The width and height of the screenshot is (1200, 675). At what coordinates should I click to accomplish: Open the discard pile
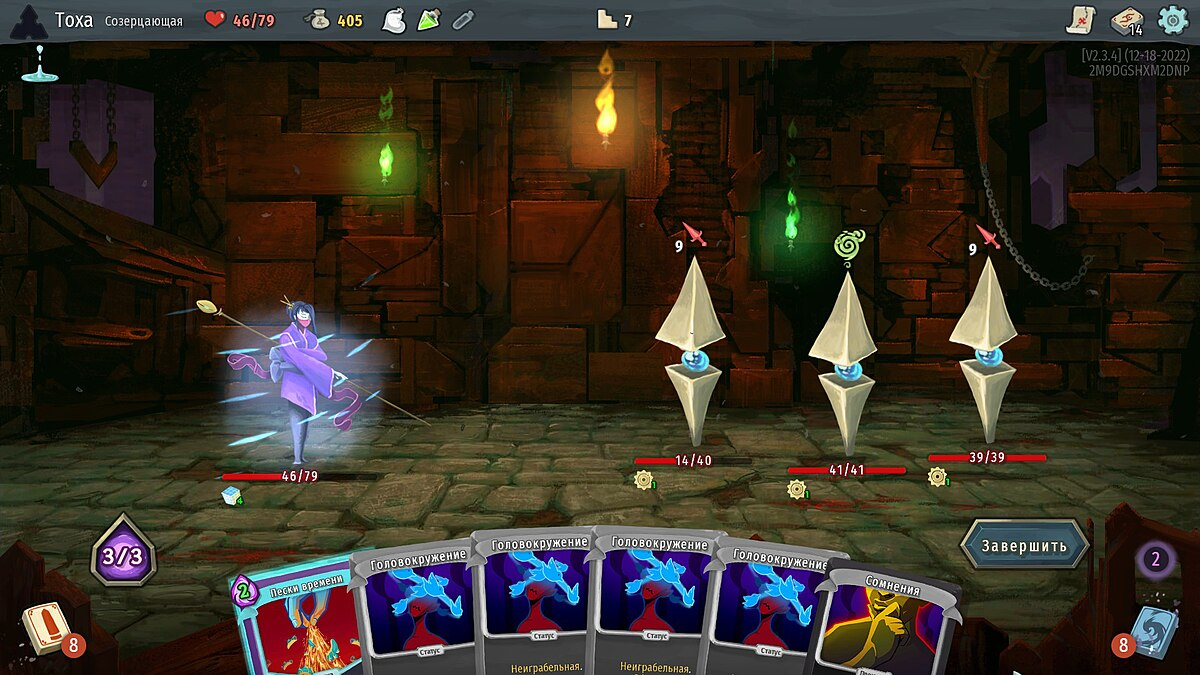(1153, 630)
